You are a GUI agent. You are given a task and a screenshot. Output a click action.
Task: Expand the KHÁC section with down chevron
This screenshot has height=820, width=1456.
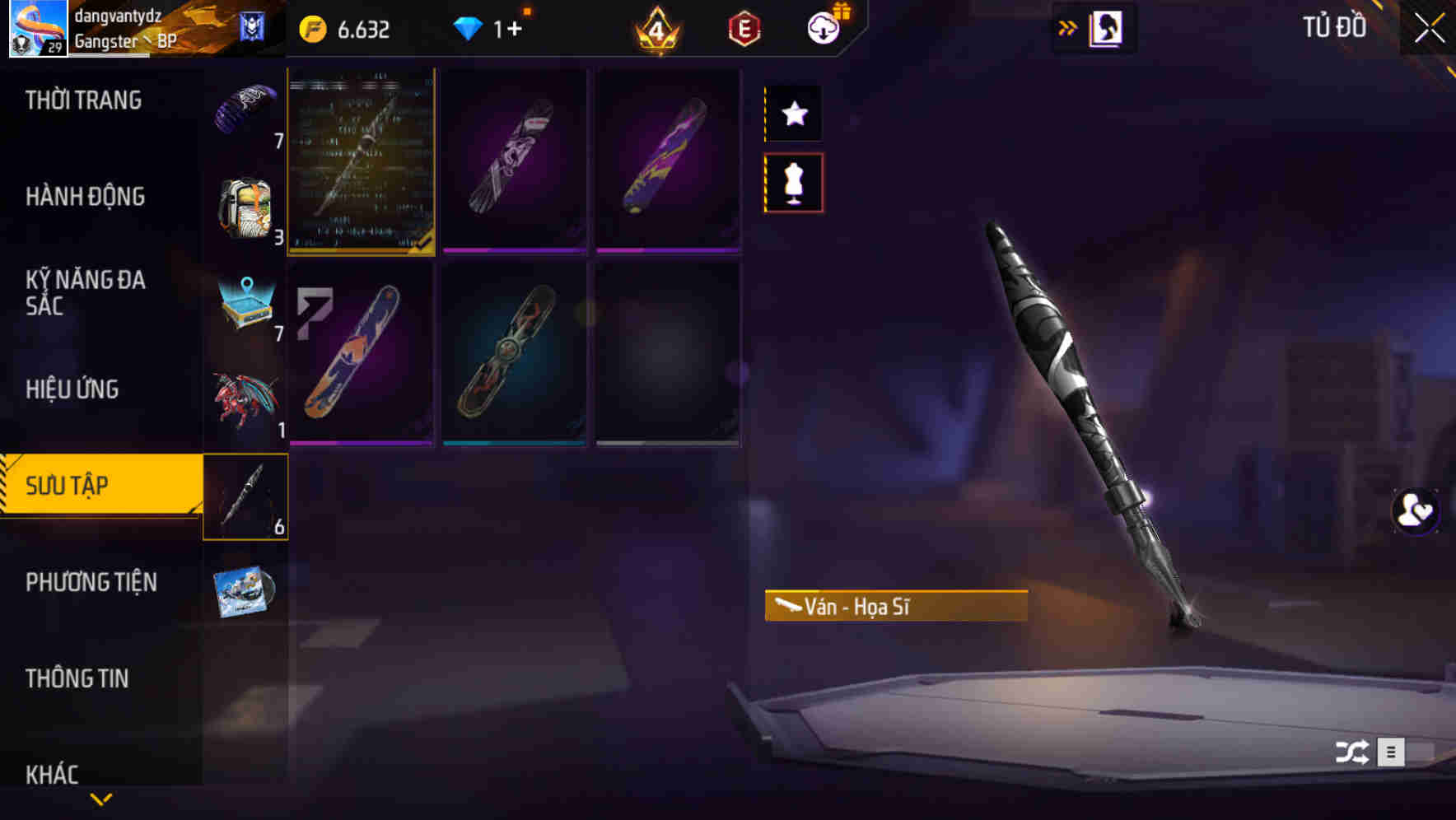click(100, 797)
